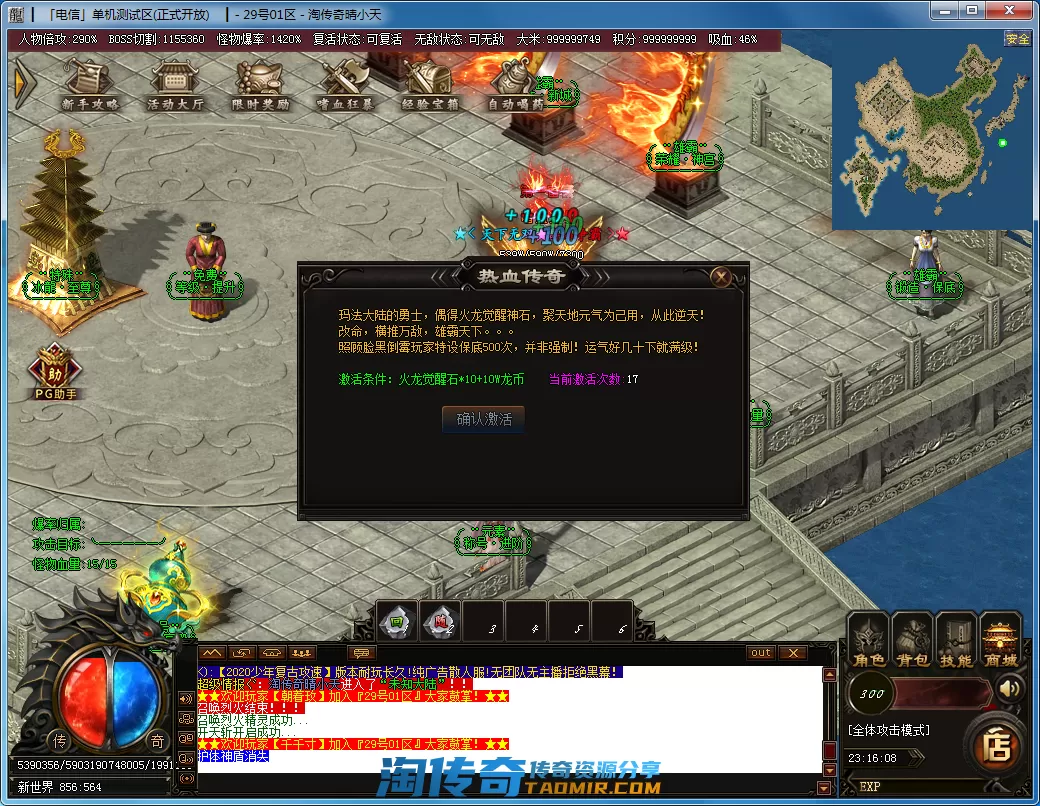Image resolution: width=1040 pixels, height=806 pixels.
Task: Activate the 嗜血狂暴 berserk icon
Action: (x=345, y=85)
